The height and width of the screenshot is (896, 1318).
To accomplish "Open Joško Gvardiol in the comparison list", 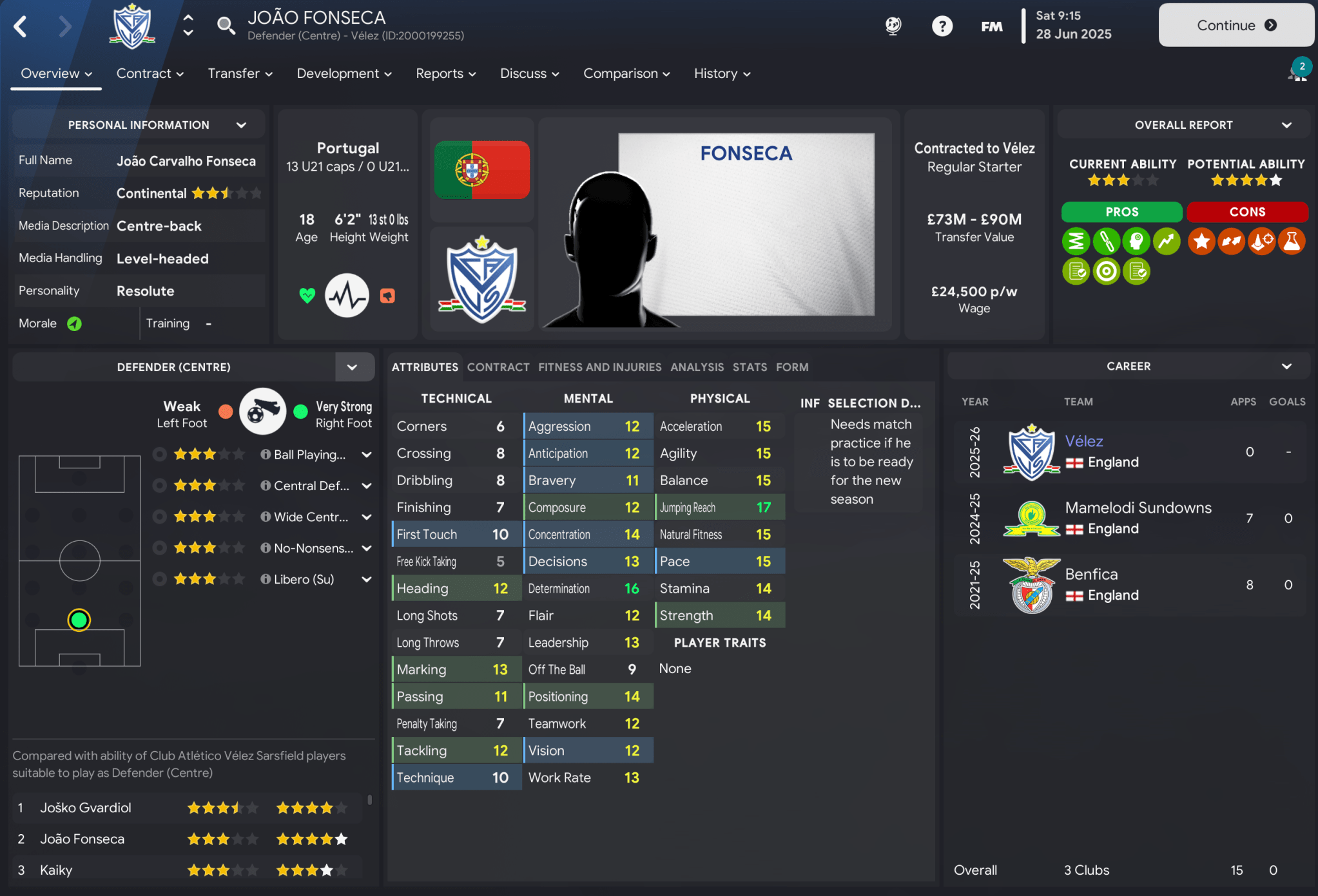I will [86, 807].
